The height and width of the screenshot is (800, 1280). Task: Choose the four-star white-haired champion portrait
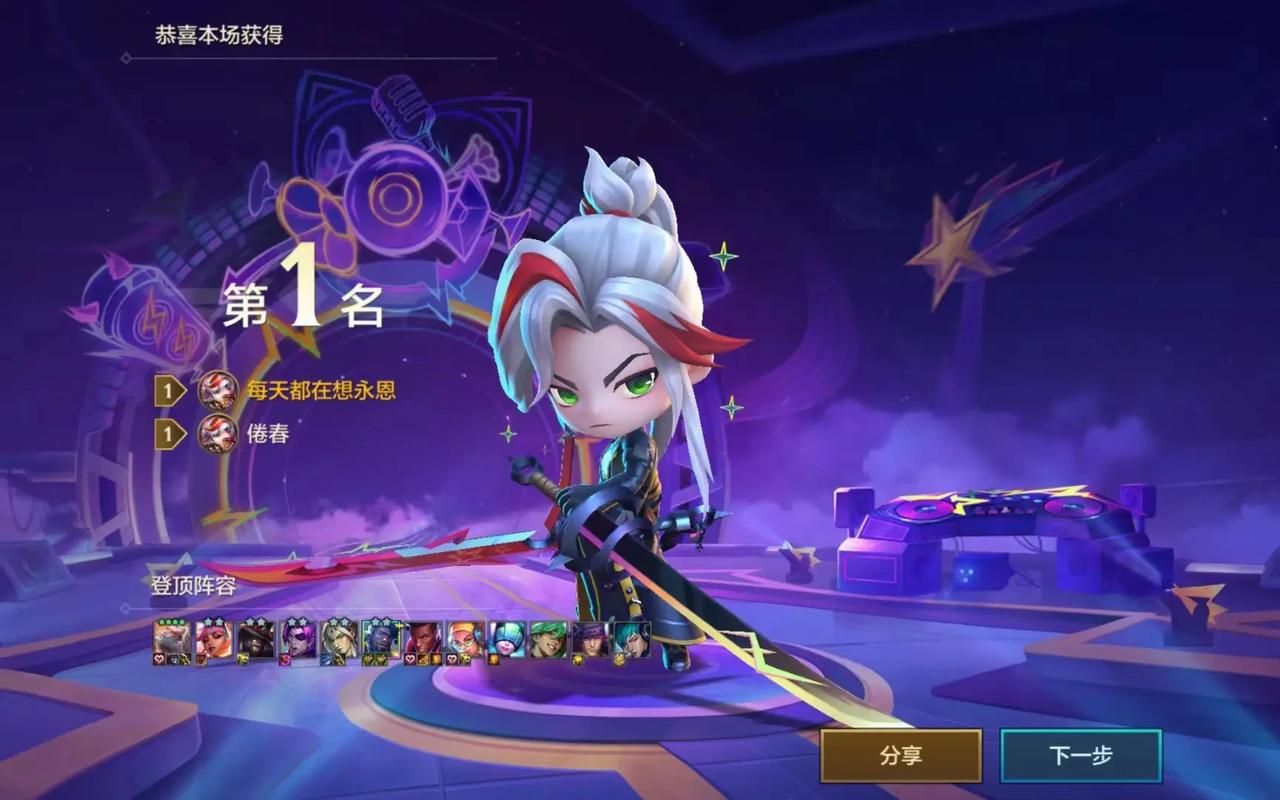click(171, 639)
